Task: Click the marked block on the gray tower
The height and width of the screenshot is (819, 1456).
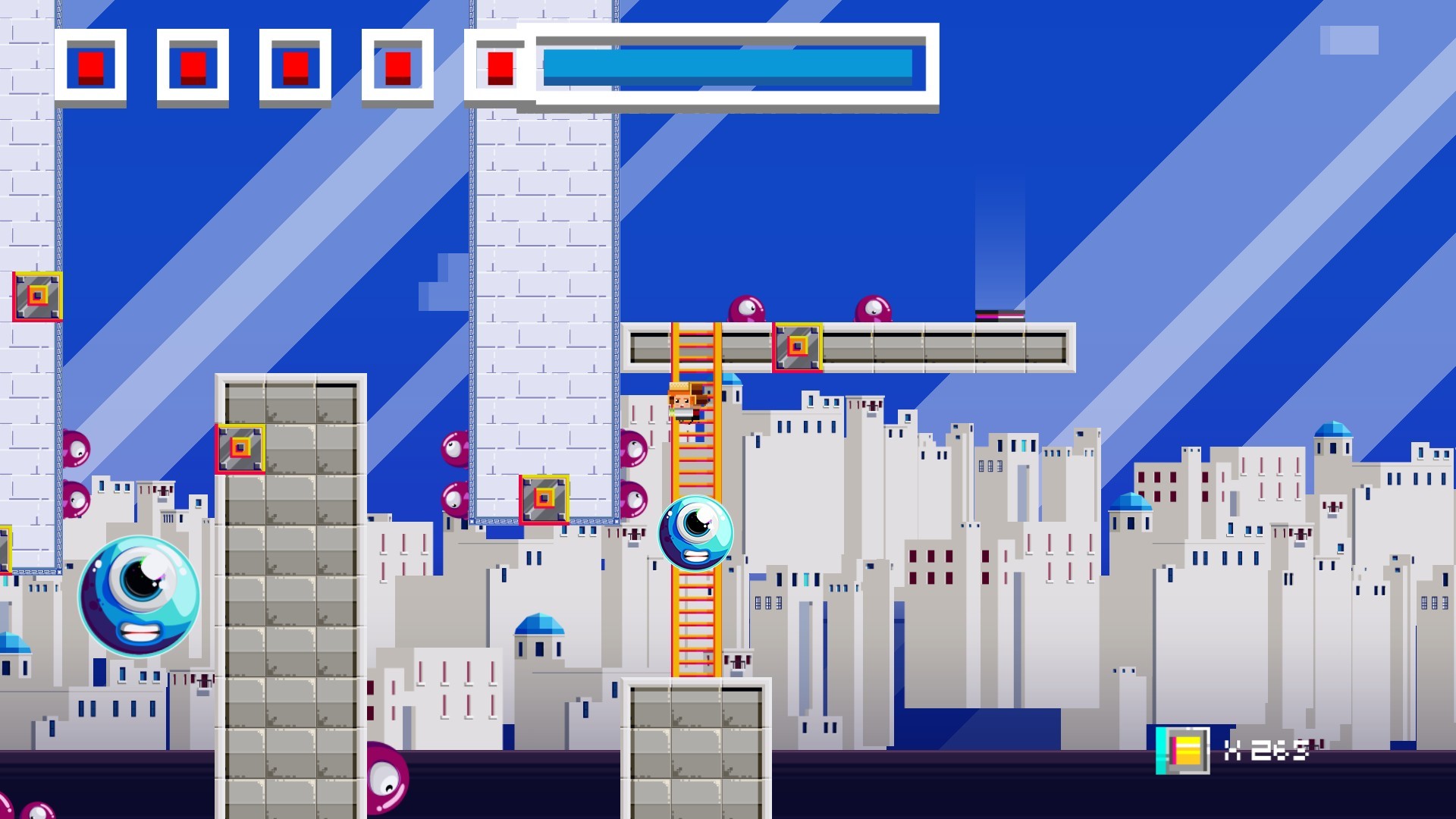Action: tap(240, 449)
